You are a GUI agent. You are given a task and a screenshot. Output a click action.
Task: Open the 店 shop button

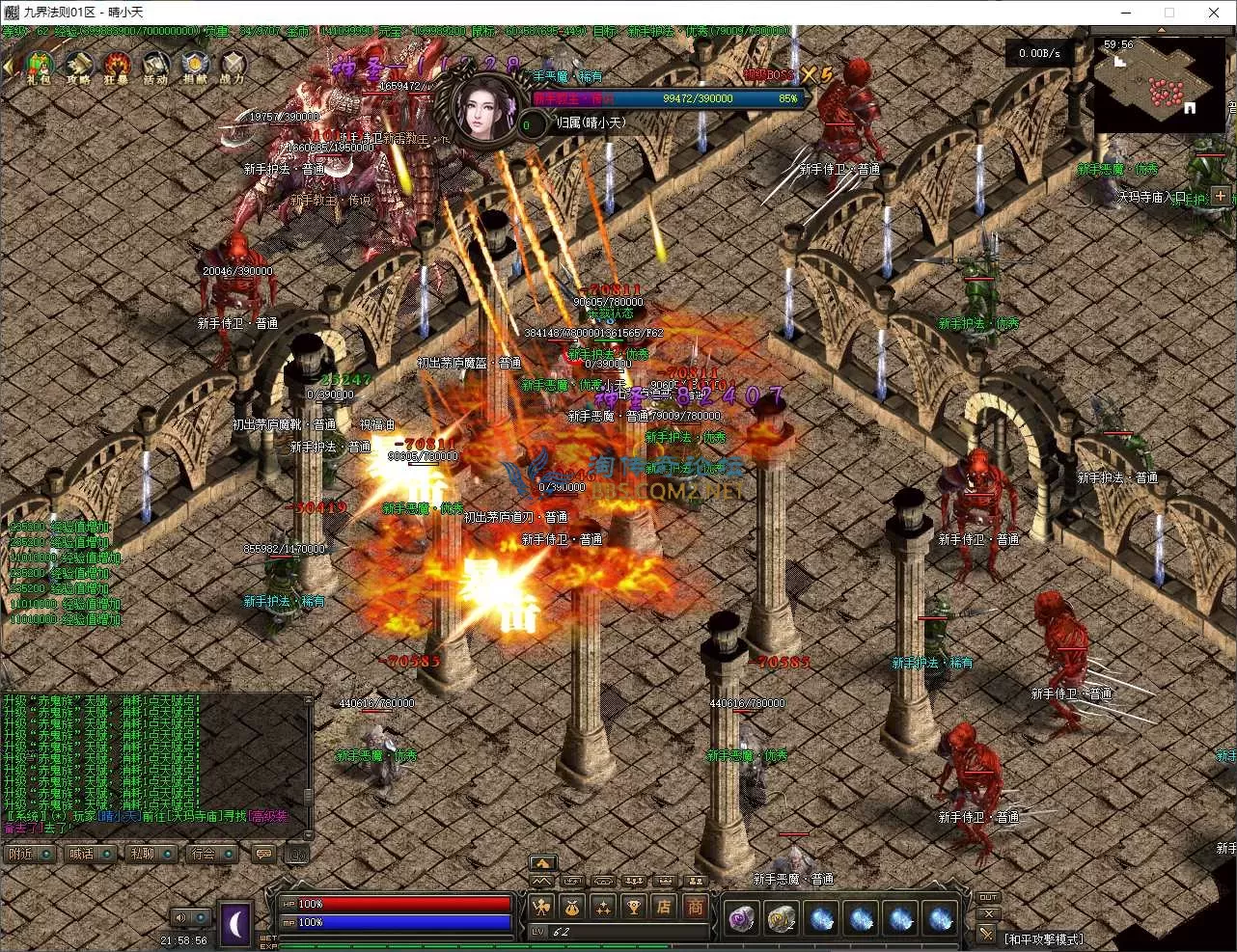click(x=664, y=907)
